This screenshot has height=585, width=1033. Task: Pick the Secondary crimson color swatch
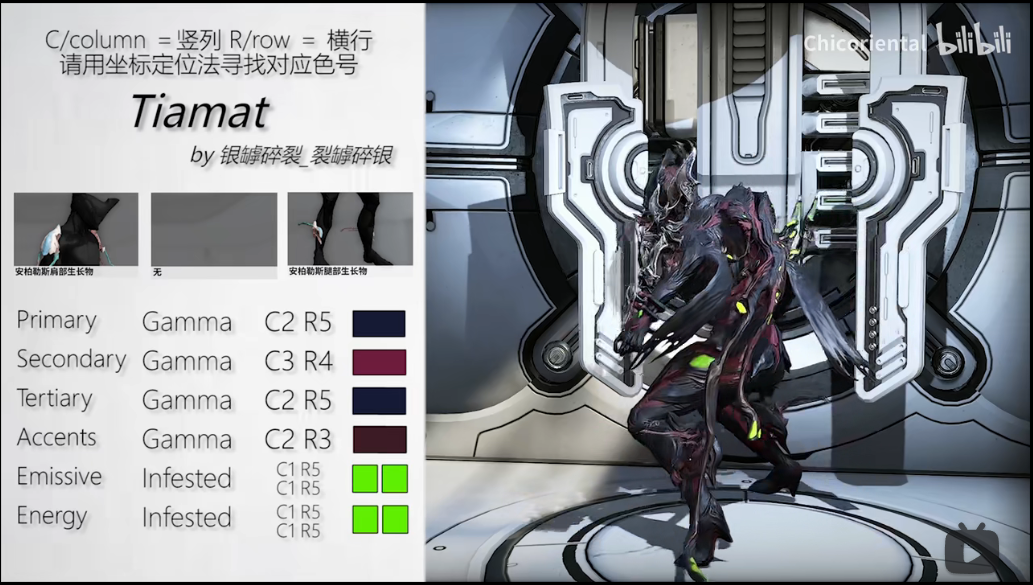point(379,362)
